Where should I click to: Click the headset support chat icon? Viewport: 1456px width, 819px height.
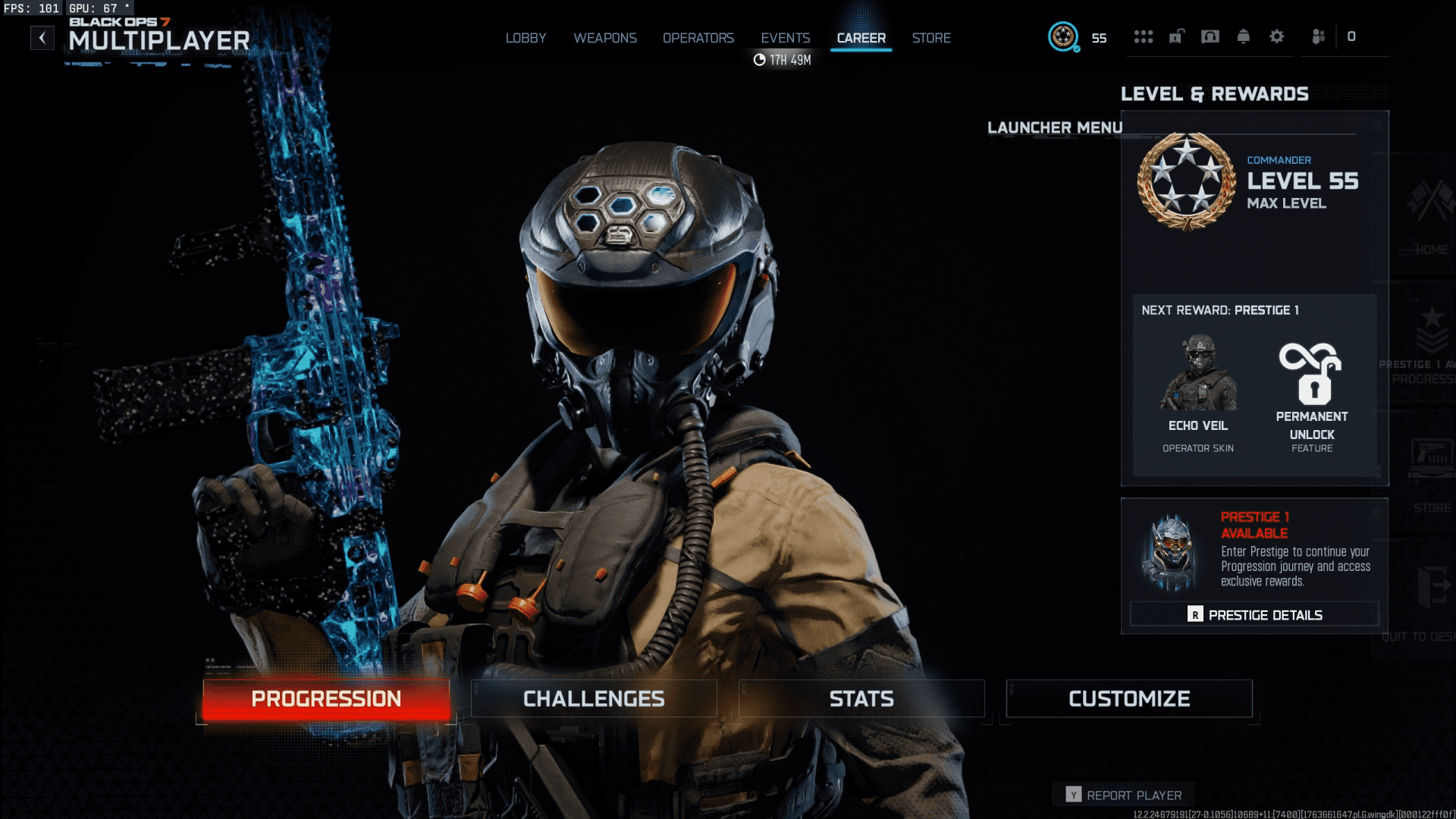[1211, 36]
